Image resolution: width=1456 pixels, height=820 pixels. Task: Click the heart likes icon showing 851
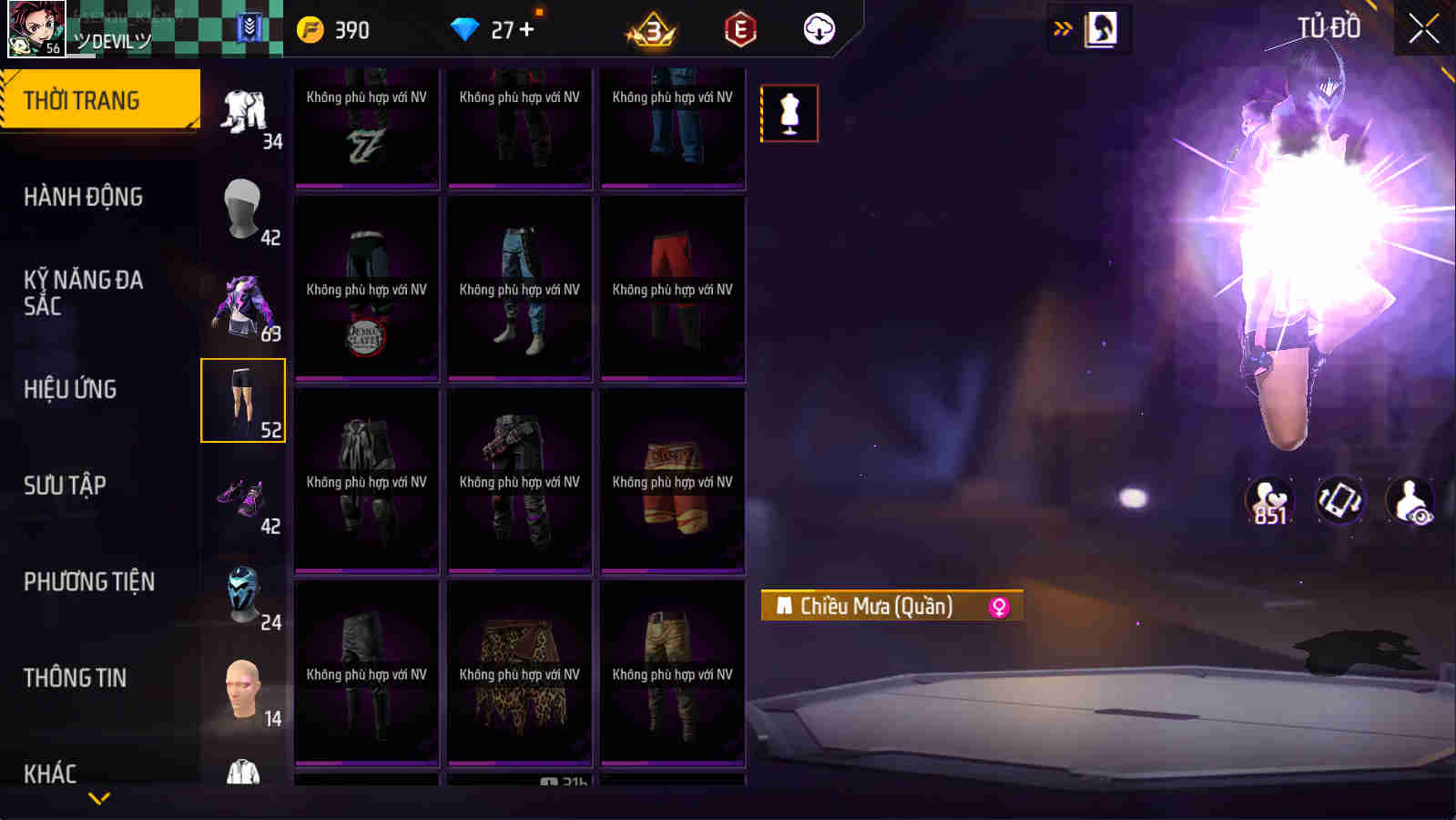(1271, 500)
